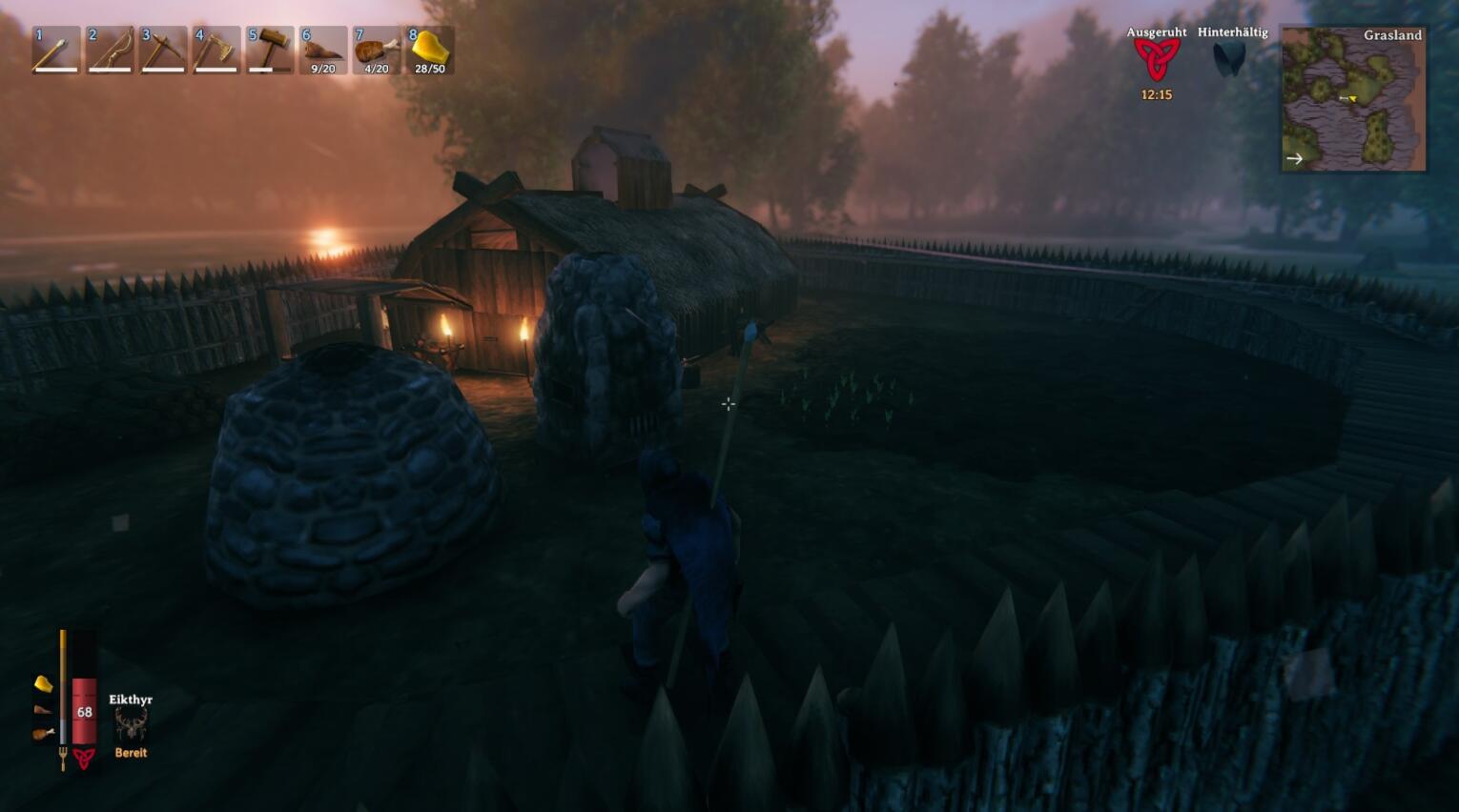Screen dimensions: 1459x812
Task: Open the Grasland minimap
Action: click(x=1353, y=99)
